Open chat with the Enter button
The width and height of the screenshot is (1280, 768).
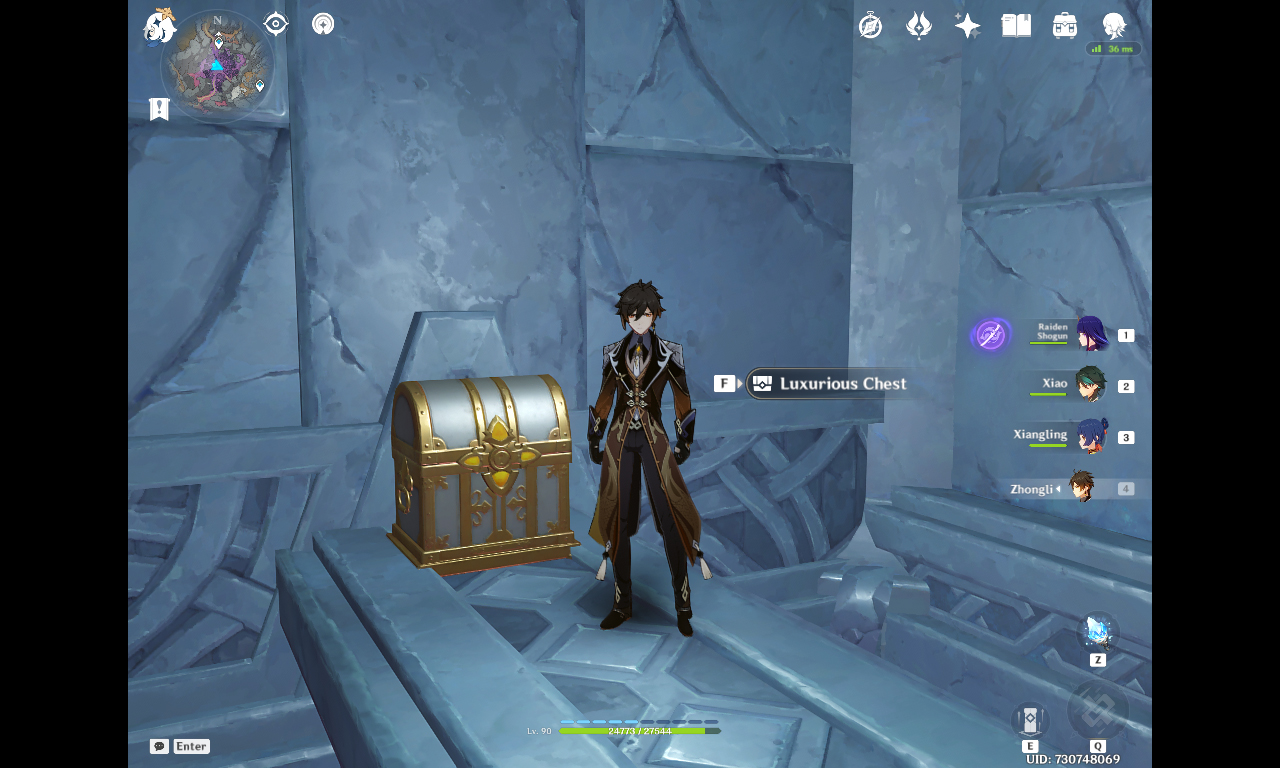[190, 745]
